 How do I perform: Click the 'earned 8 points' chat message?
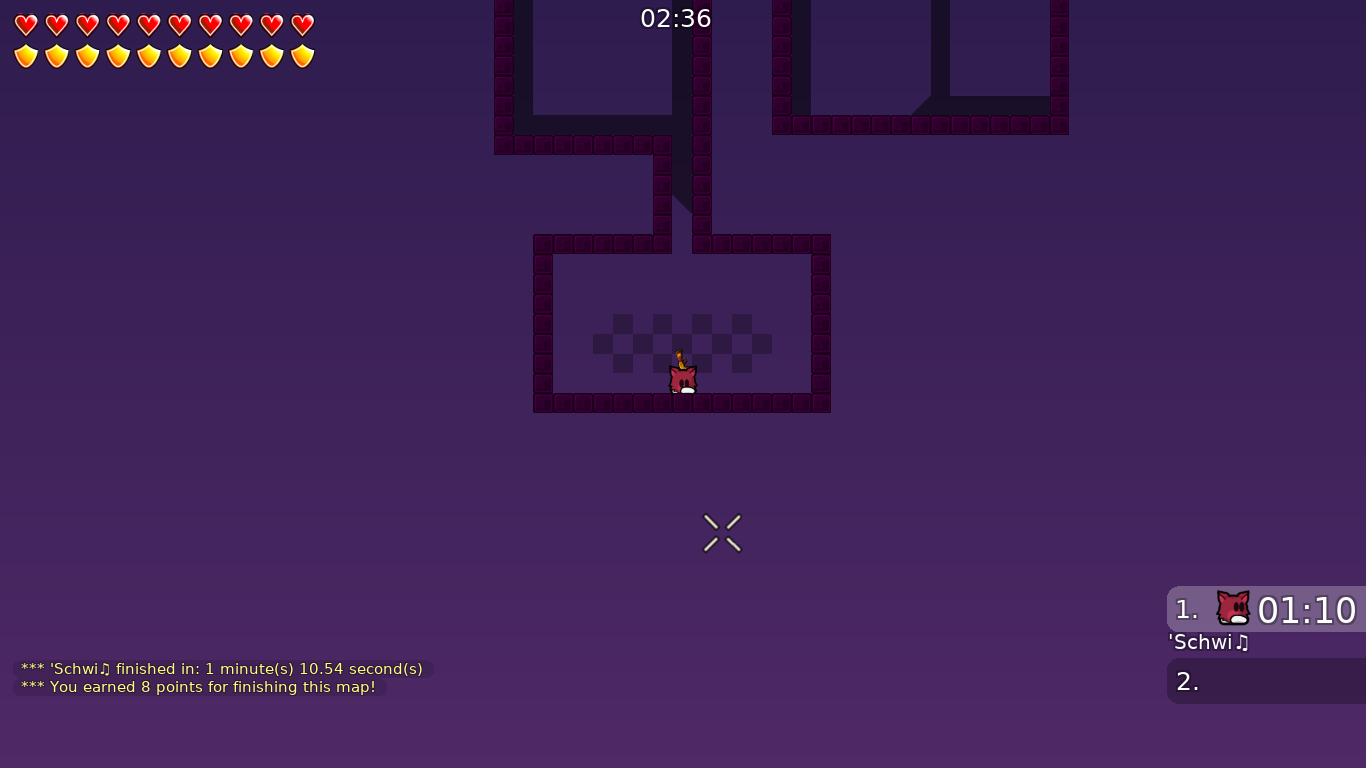pos(198,687)
